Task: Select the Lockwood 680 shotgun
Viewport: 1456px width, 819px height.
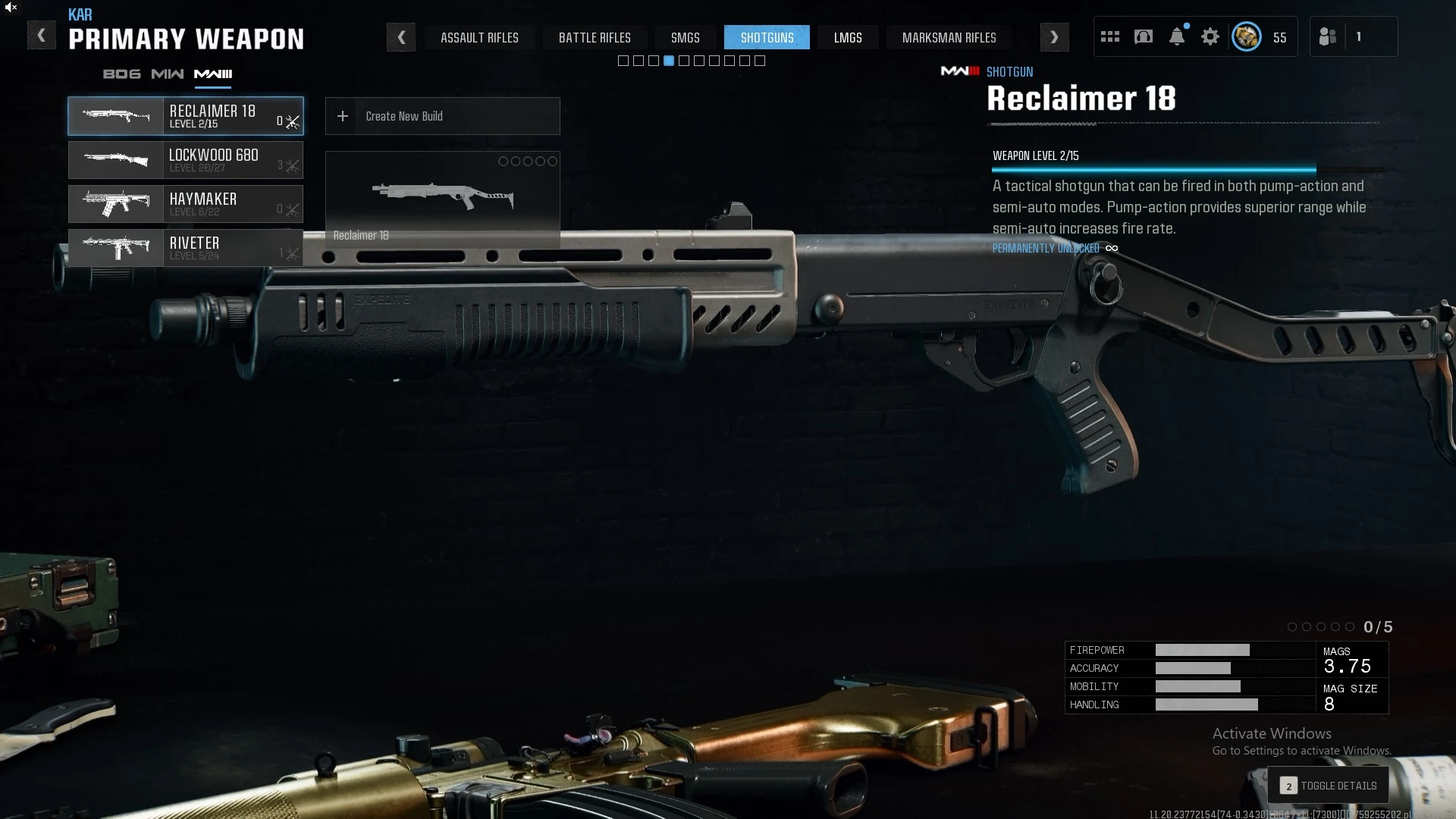Action: click(x=186, y=160)
